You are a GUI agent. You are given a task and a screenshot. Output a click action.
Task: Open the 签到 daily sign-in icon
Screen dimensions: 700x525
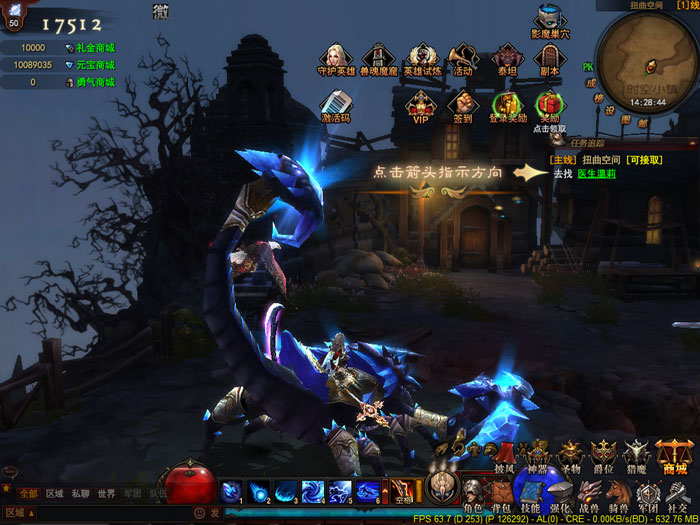(x=462, y=103)
